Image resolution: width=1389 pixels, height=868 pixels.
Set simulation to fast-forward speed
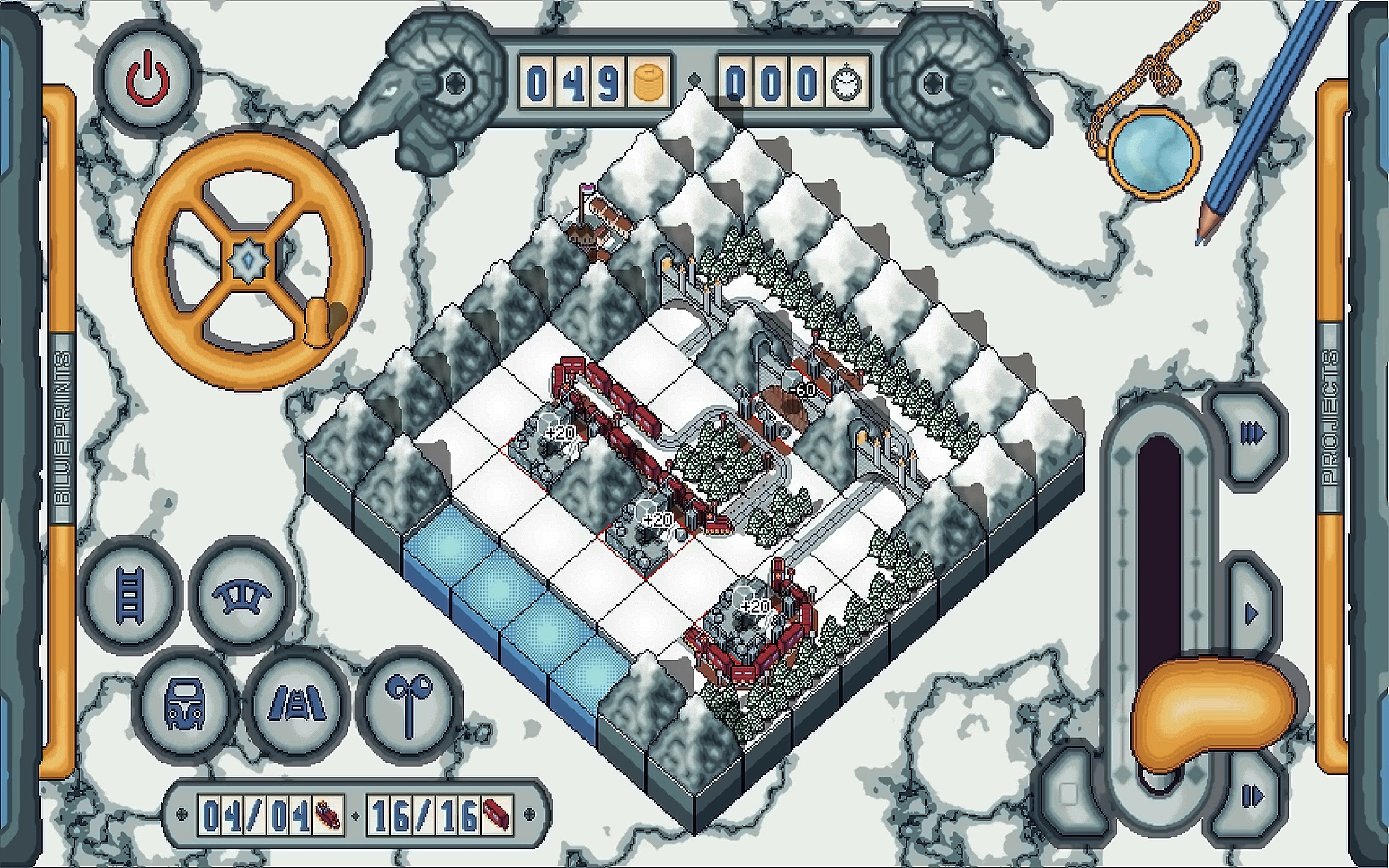coord(1251,433)
